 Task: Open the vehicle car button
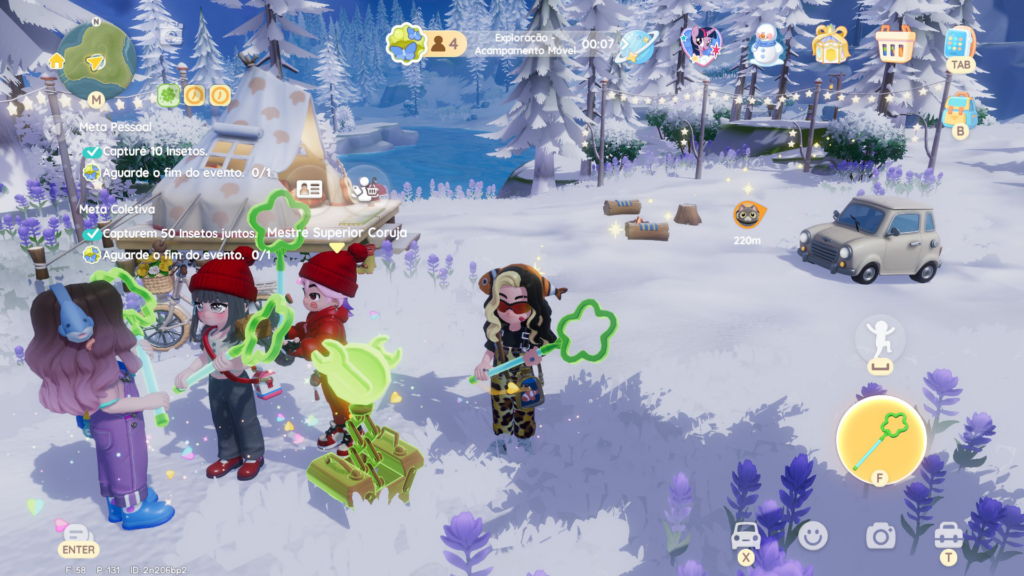746,535
